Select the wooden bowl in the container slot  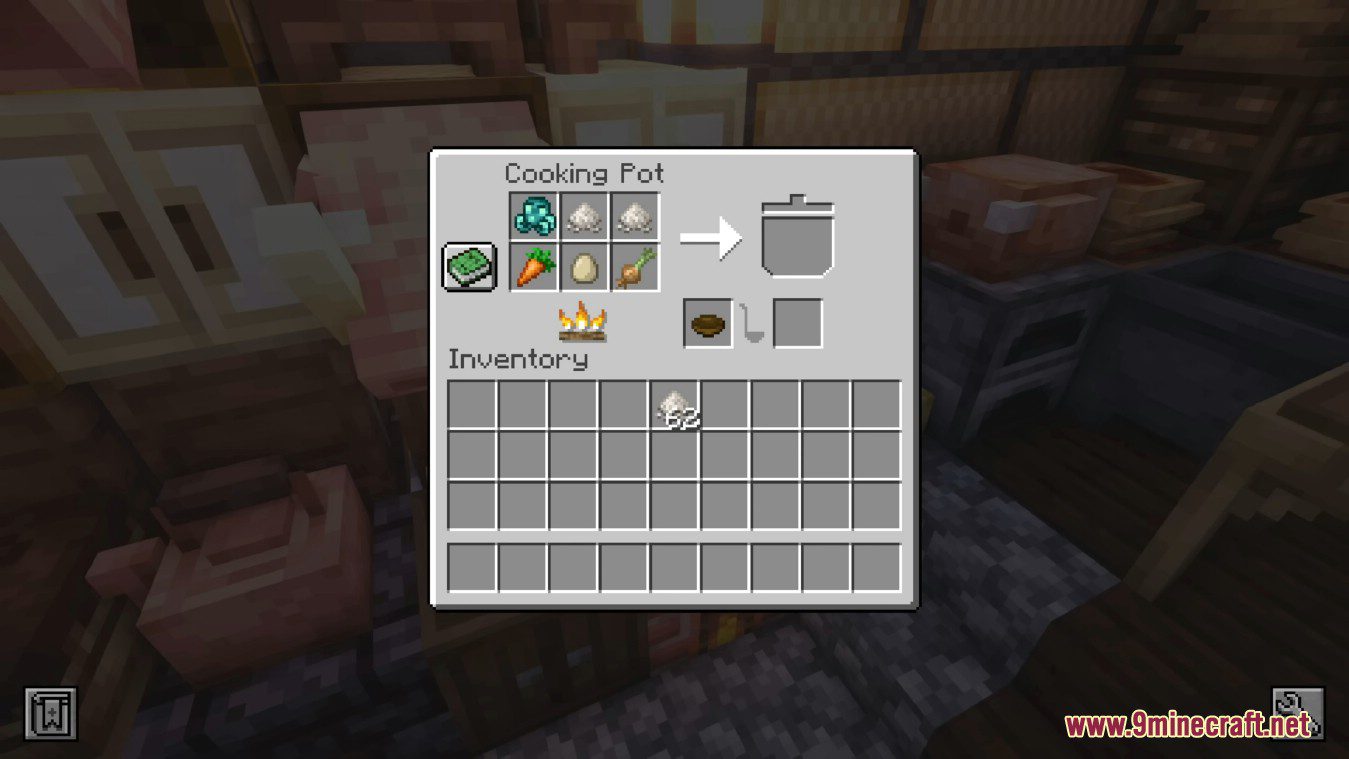(706, 322)
